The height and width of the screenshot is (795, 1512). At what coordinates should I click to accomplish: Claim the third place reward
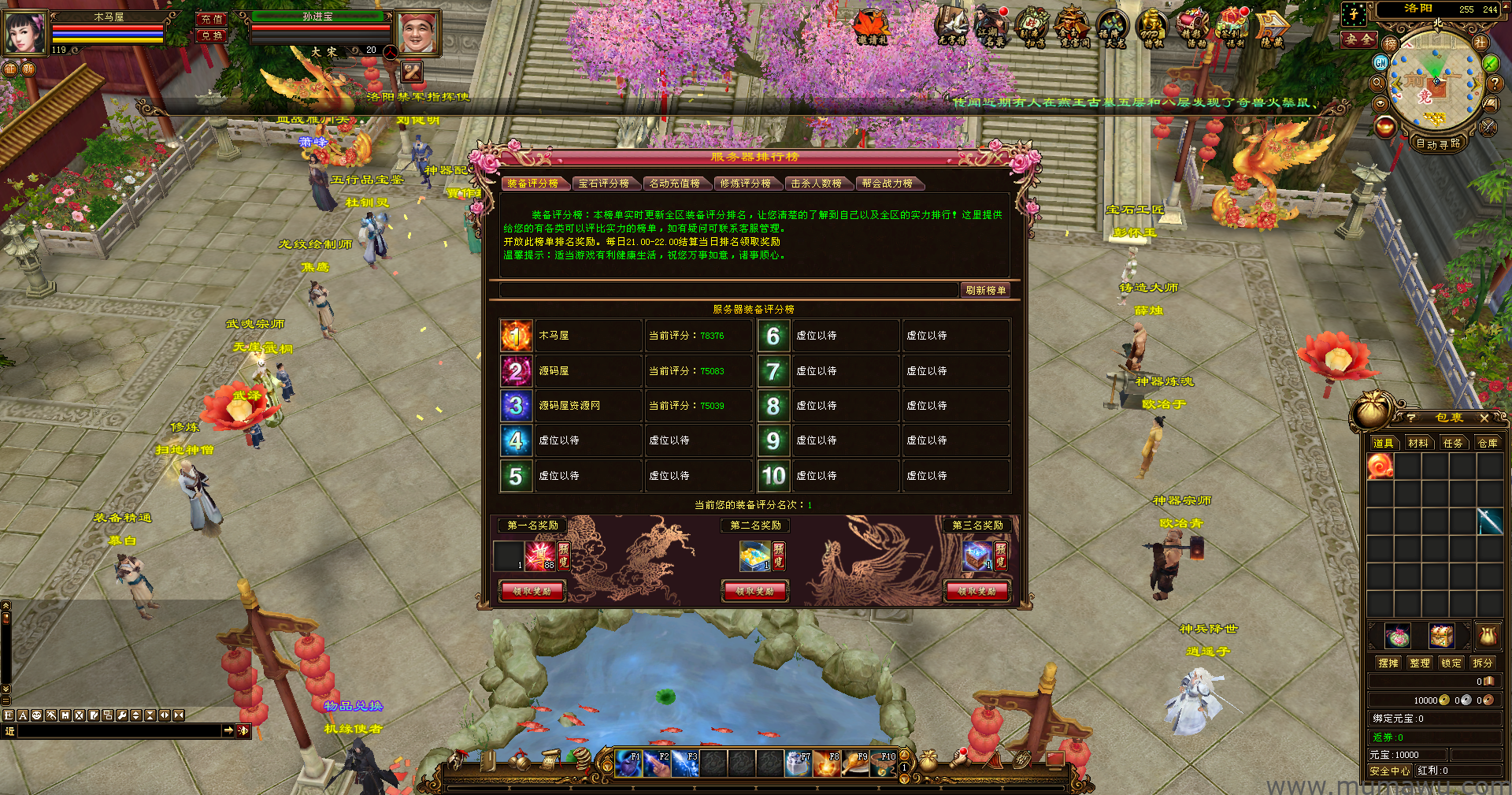point(977,591)
